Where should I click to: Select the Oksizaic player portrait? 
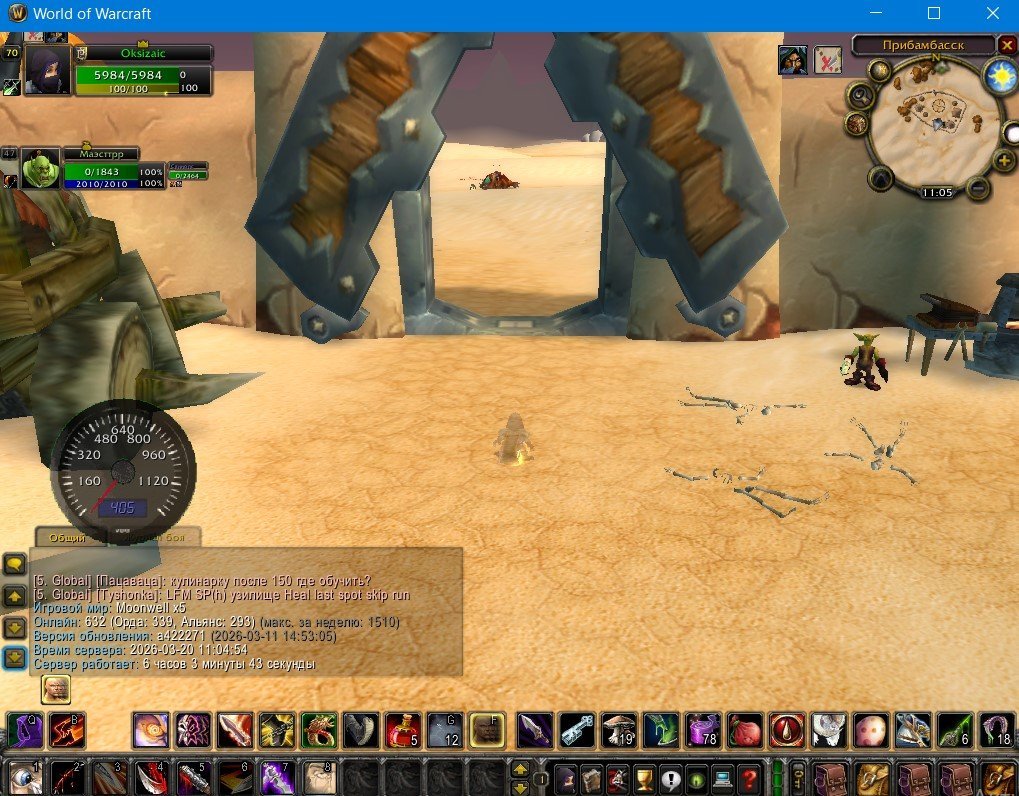coord(47,70)
